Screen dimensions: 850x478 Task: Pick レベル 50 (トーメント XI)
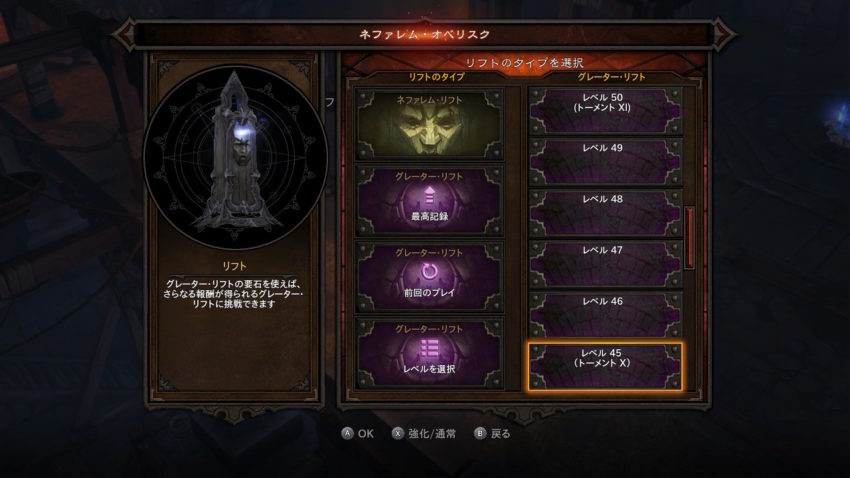(x=604, y=110)
